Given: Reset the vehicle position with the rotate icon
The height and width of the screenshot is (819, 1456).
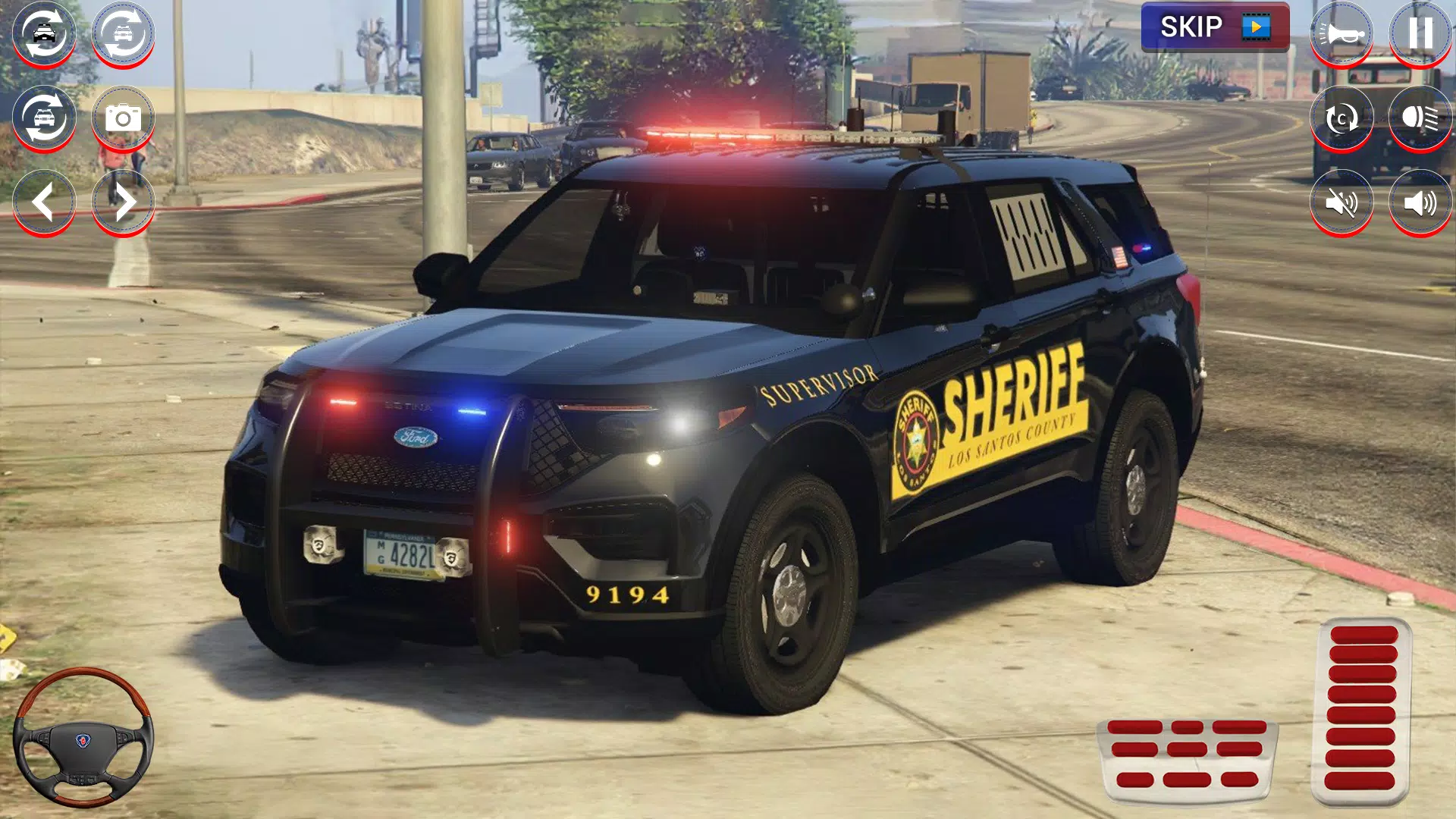Looking at the screenshot, I should 1341,116.
